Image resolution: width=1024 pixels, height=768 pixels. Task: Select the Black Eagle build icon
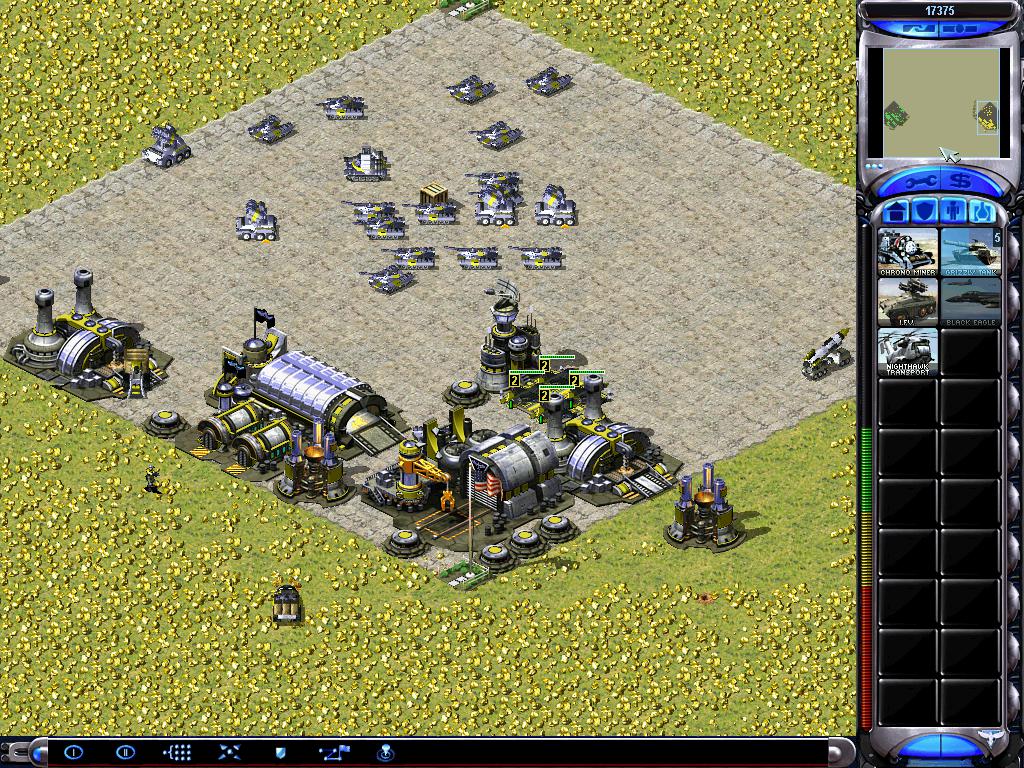click(x=970, y=302)
